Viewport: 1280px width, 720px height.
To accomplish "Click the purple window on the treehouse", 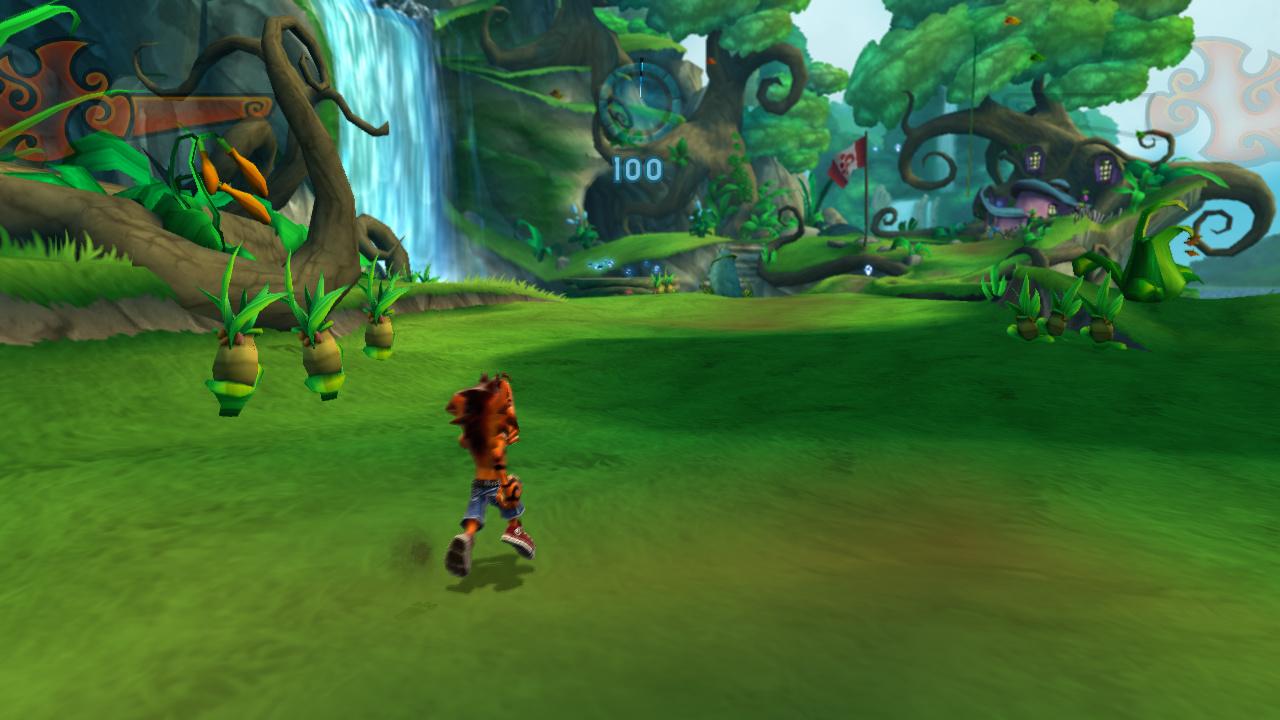I will (1033, 161).
